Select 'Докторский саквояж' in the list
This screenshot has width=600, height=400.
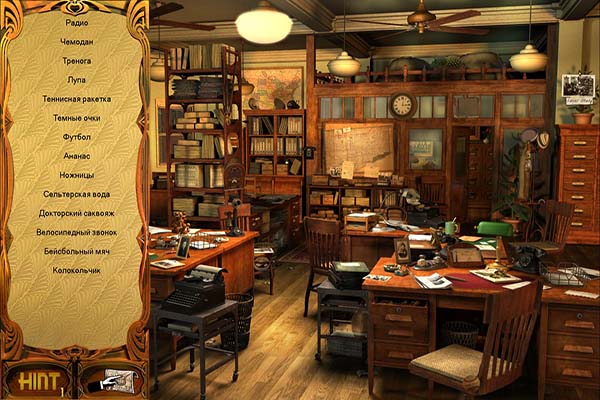[77, 213]
